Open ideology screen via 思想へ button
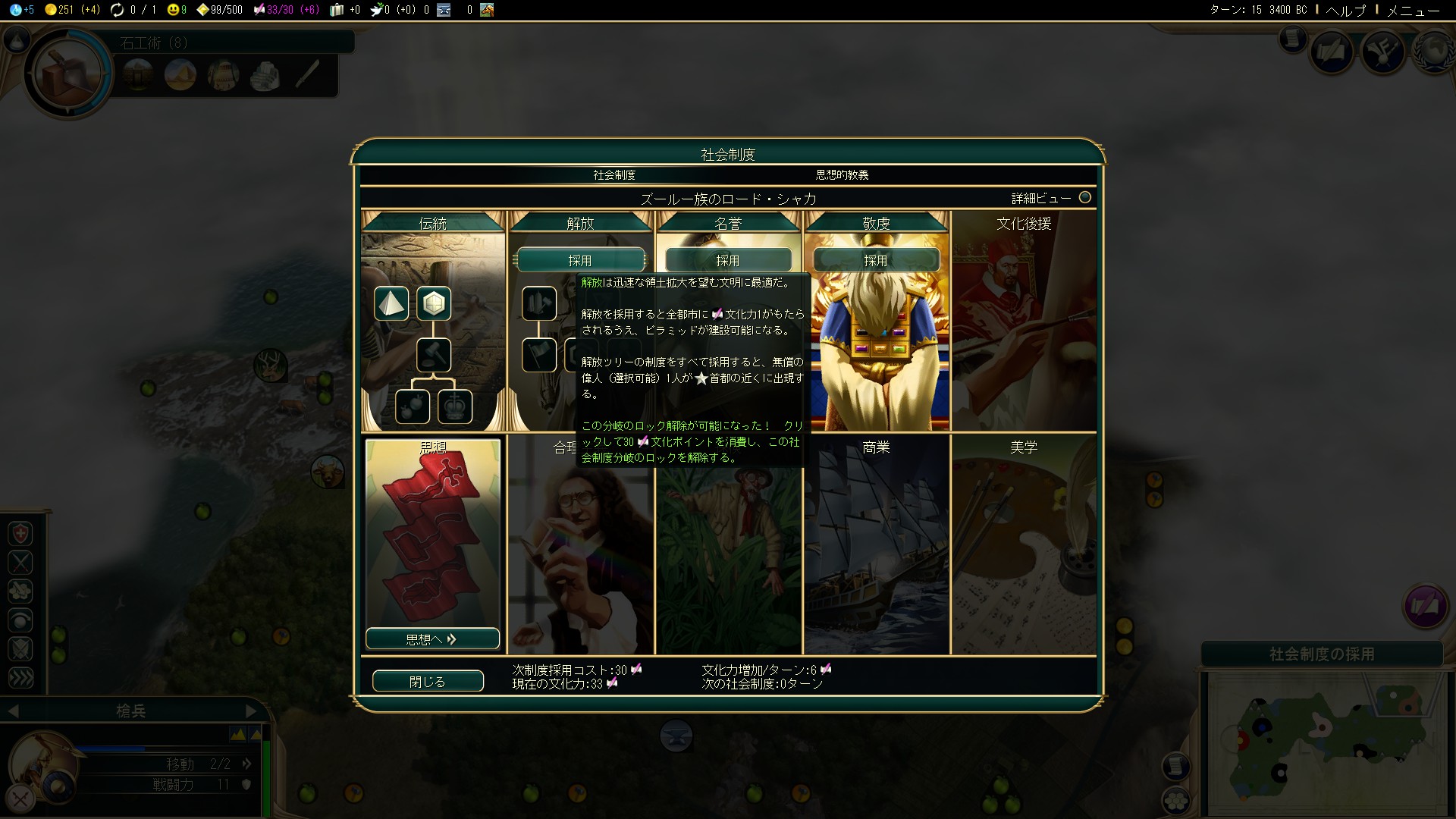 coord(432,639)
